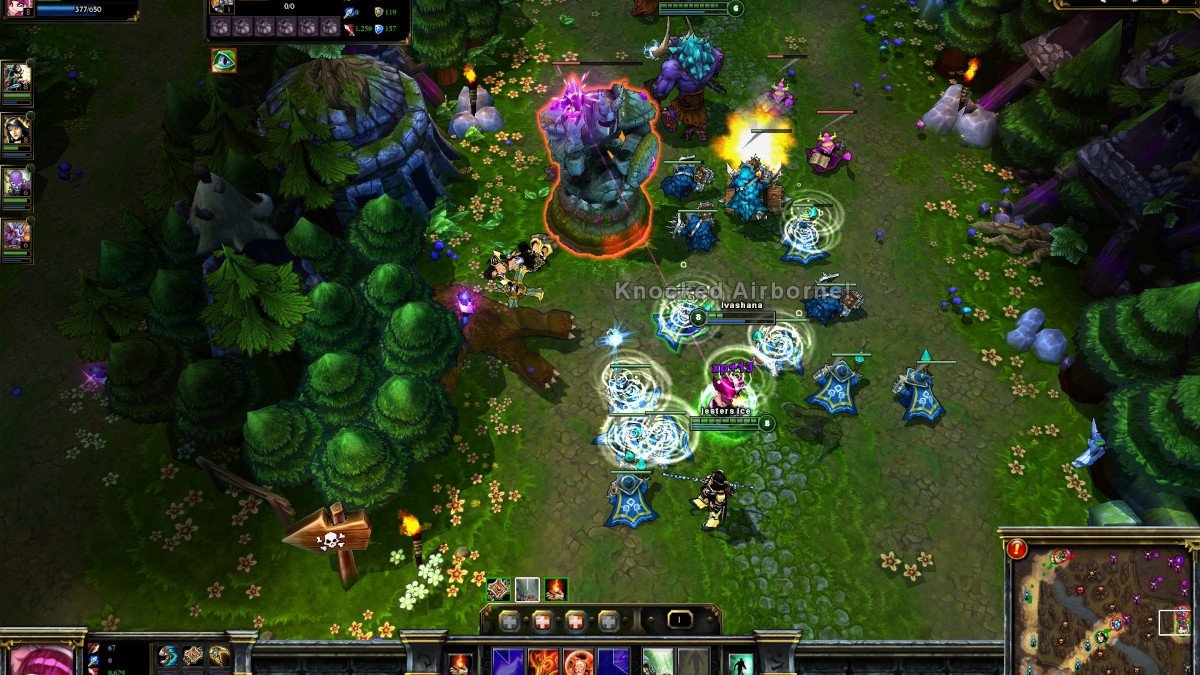Click the numbered slot button above ability bar

pos(679,620)
